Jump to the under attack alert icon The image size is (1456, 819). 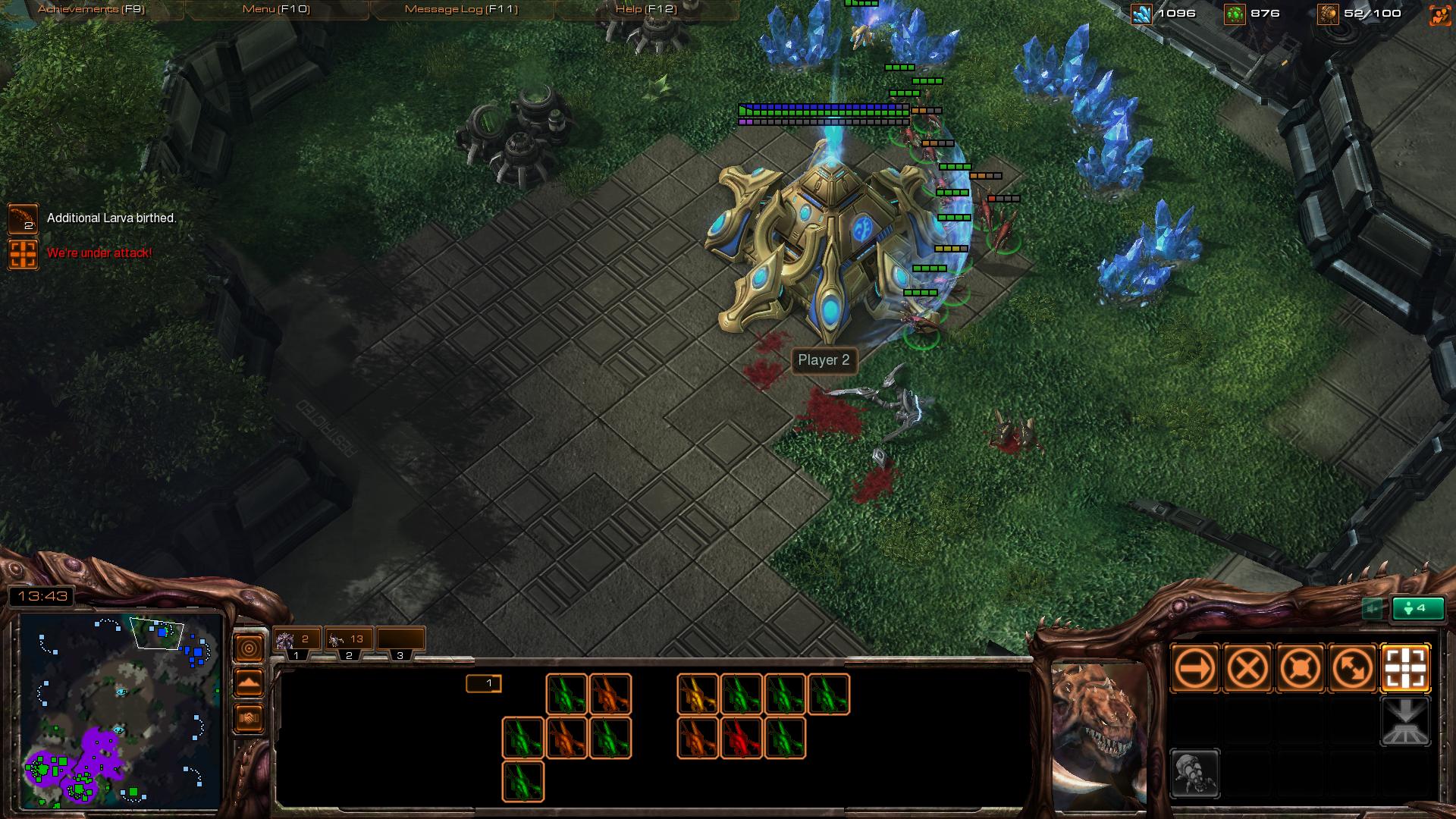(23, 254)
